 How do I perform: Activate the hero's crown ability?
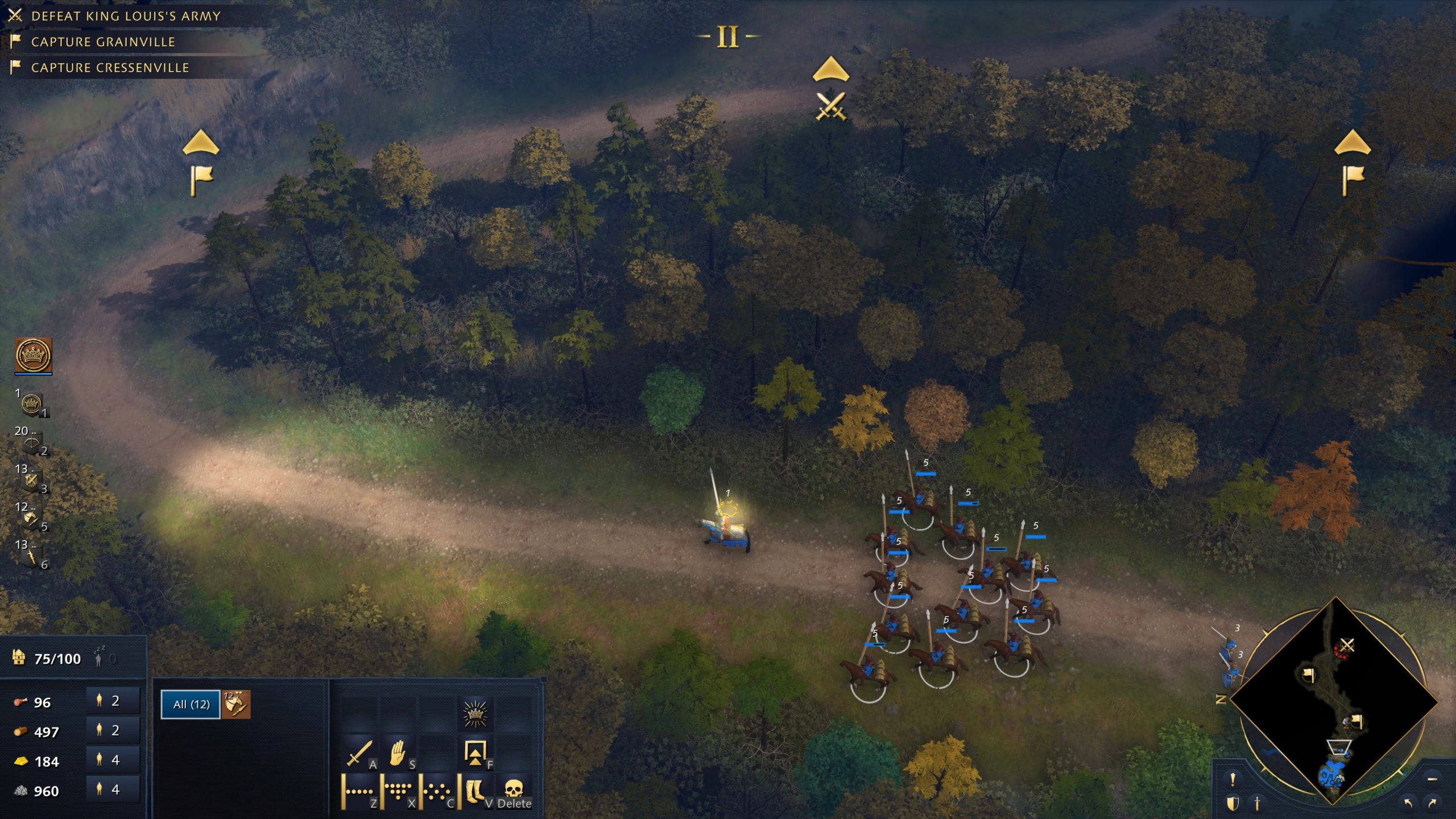pyautogui.click(x=475, y=715)
